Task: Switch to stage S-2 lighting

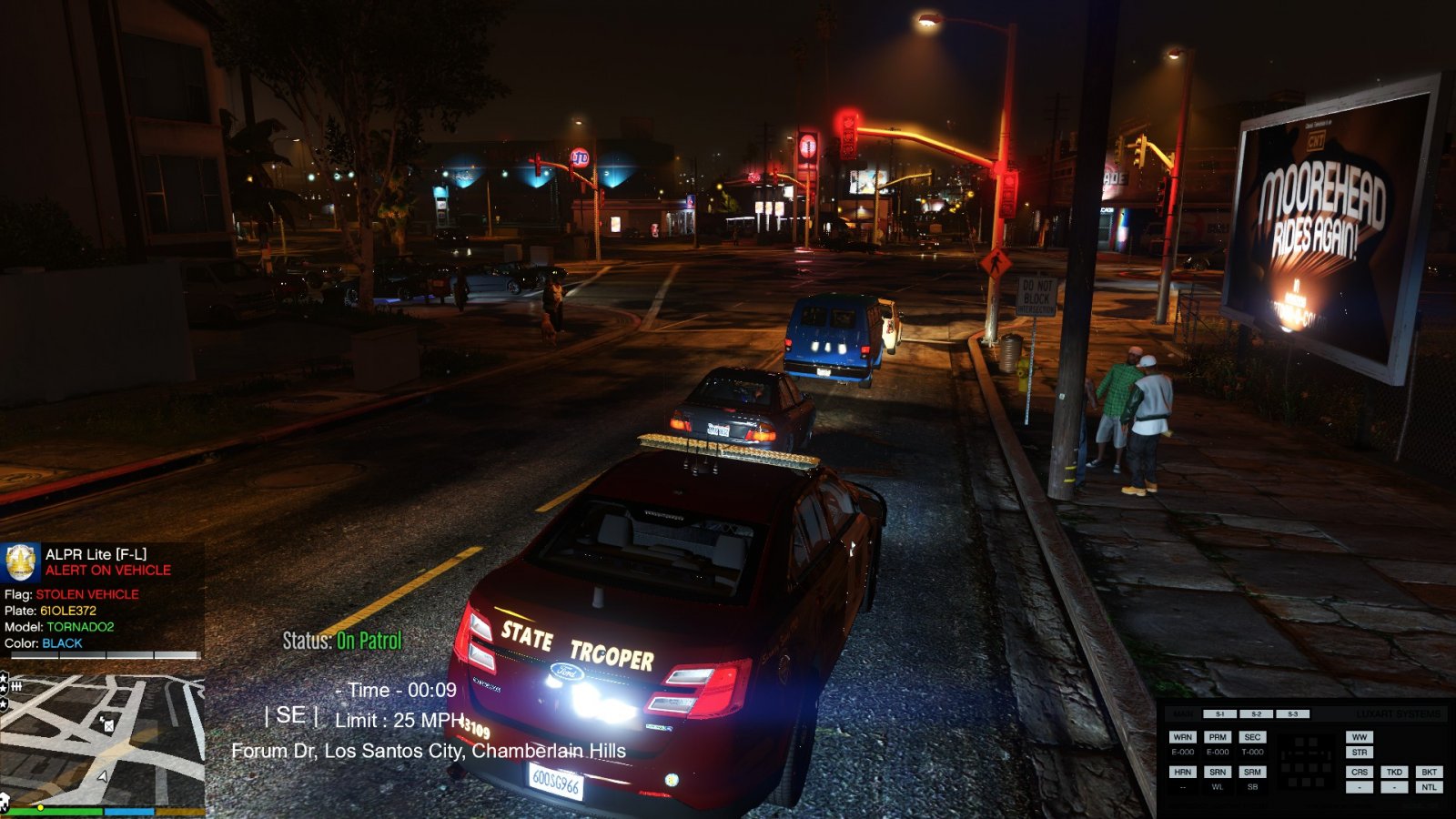Action: click(1256, 714)
